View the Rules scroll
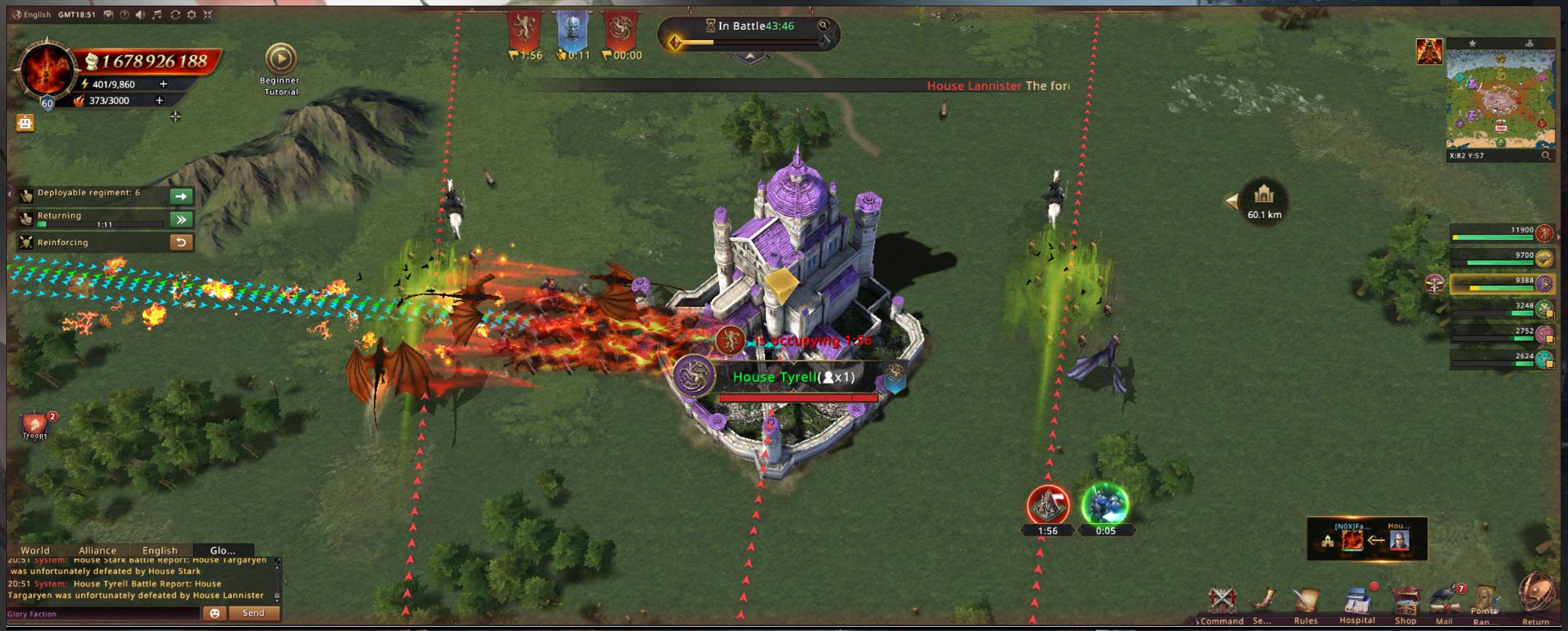This screenshot has width=1568, height=631. click(1306, 603)
